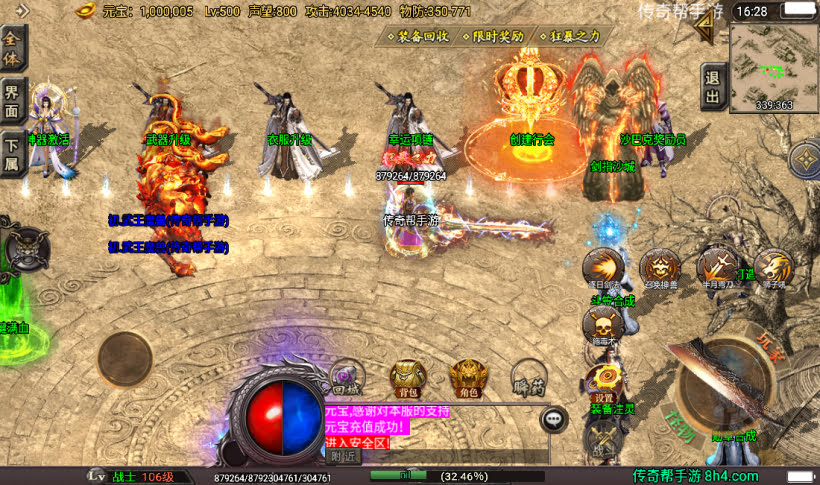Image resolution: width=820 pixels, height=485 pixels.
Task: Use the 回城 return-to-town scroll
Action: [x=345, y=375]
